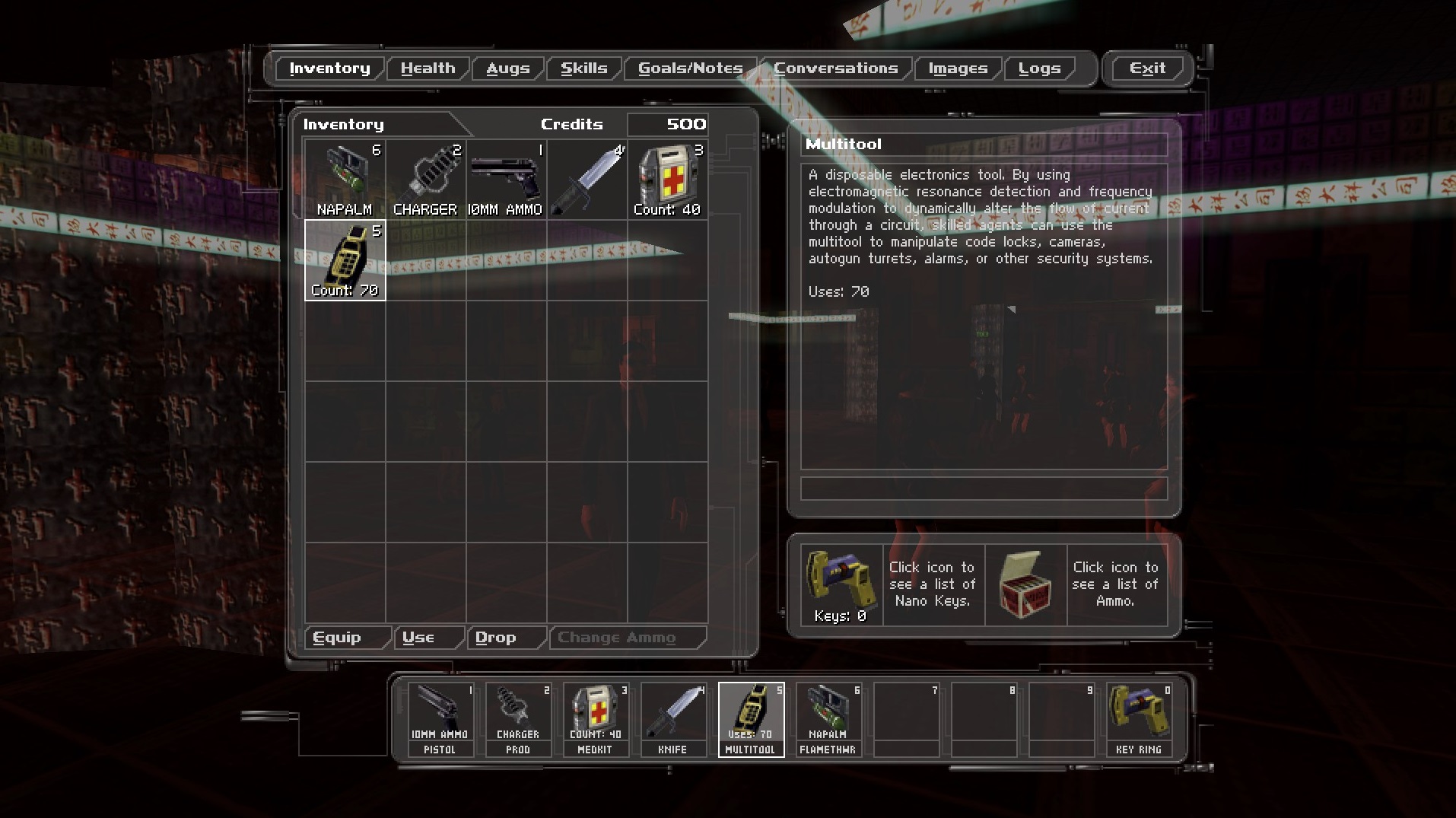Open the Goals/Notes tab
The height and width of the screenshot is (818, 1456).
tap(690, 68)
